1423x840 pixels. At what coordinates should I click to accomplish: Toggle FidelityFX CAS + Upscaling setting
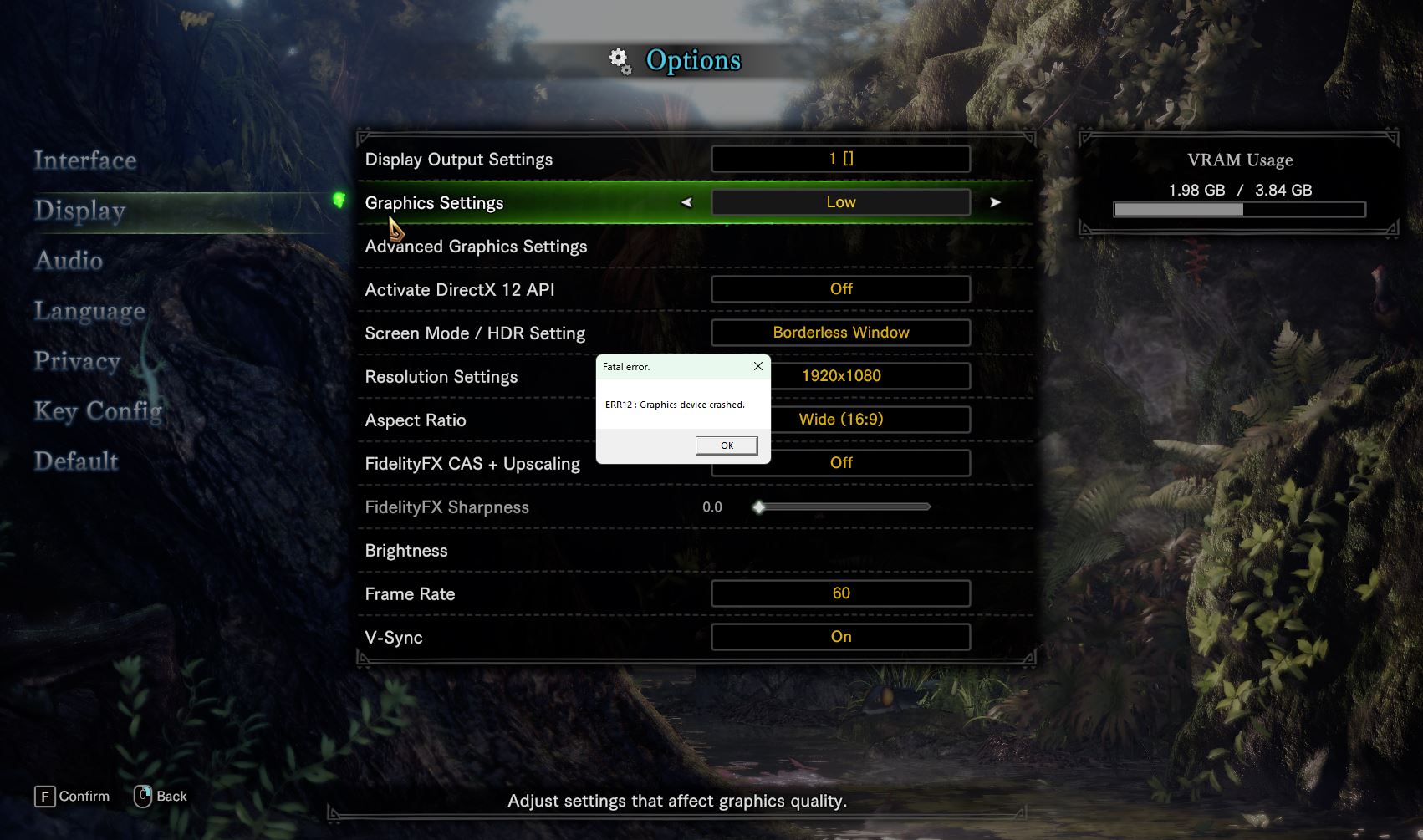click(x=840, y=463)
